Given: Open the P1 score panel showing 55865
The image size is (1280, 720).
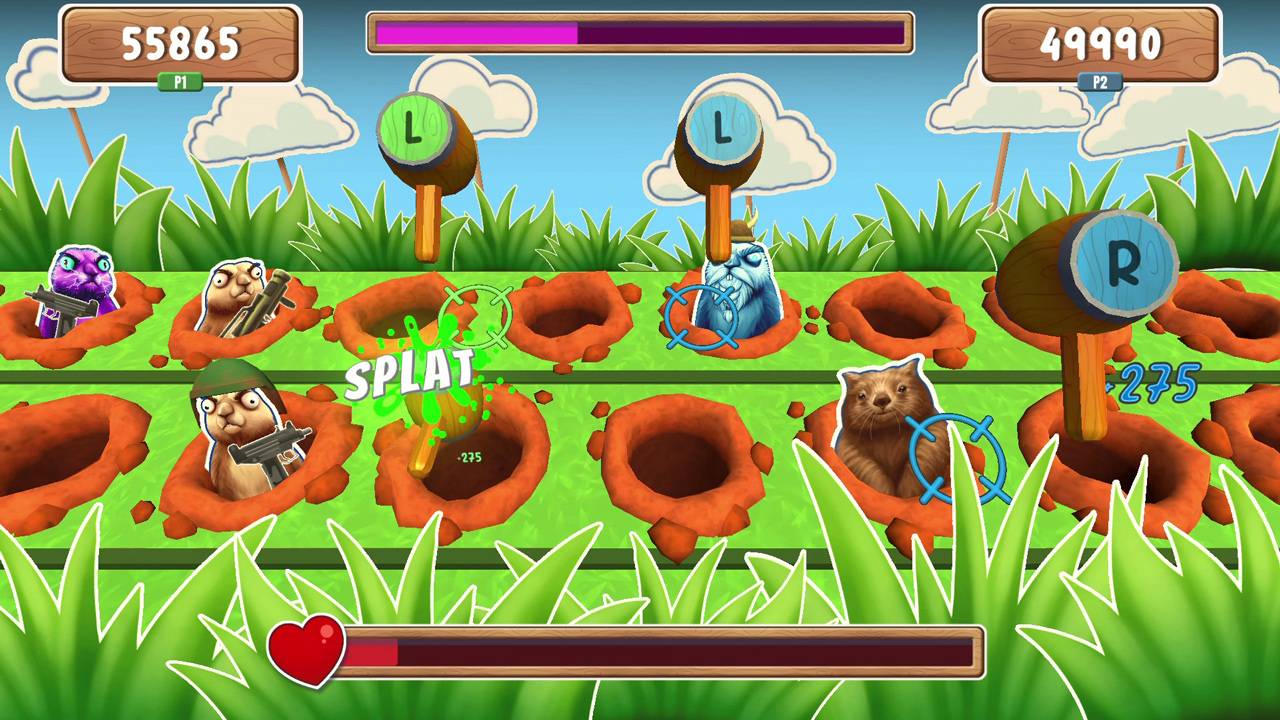Looking at the screenshot, I should [180, 43].
